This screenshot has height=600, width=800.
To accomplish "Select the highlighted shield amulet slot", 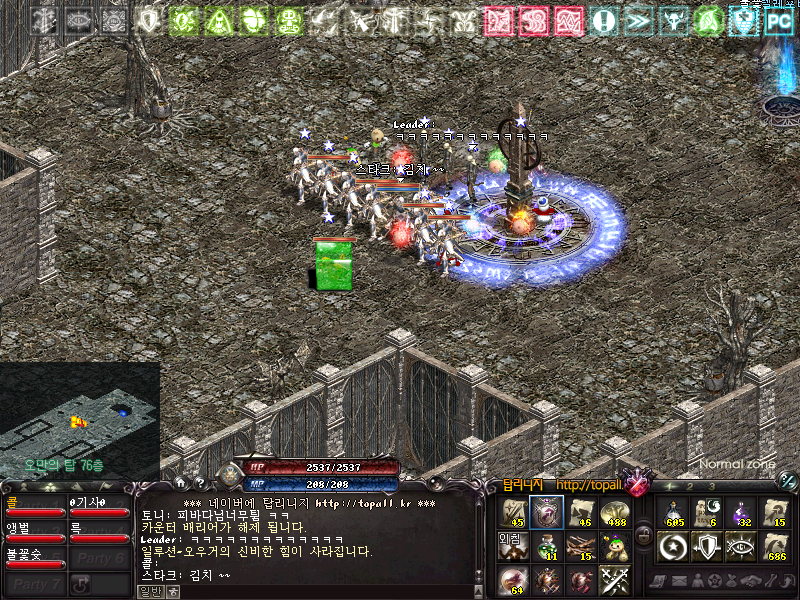I will 546,512.
